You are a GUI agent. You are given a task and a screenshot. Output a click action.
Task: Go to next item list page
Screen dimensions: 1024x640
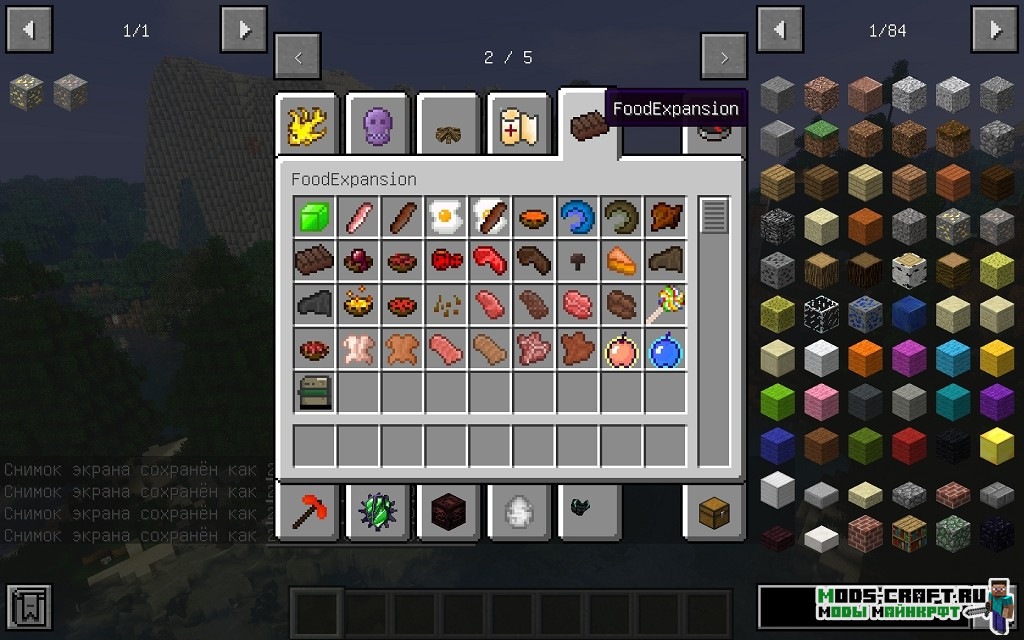click(x=995, y=30)
